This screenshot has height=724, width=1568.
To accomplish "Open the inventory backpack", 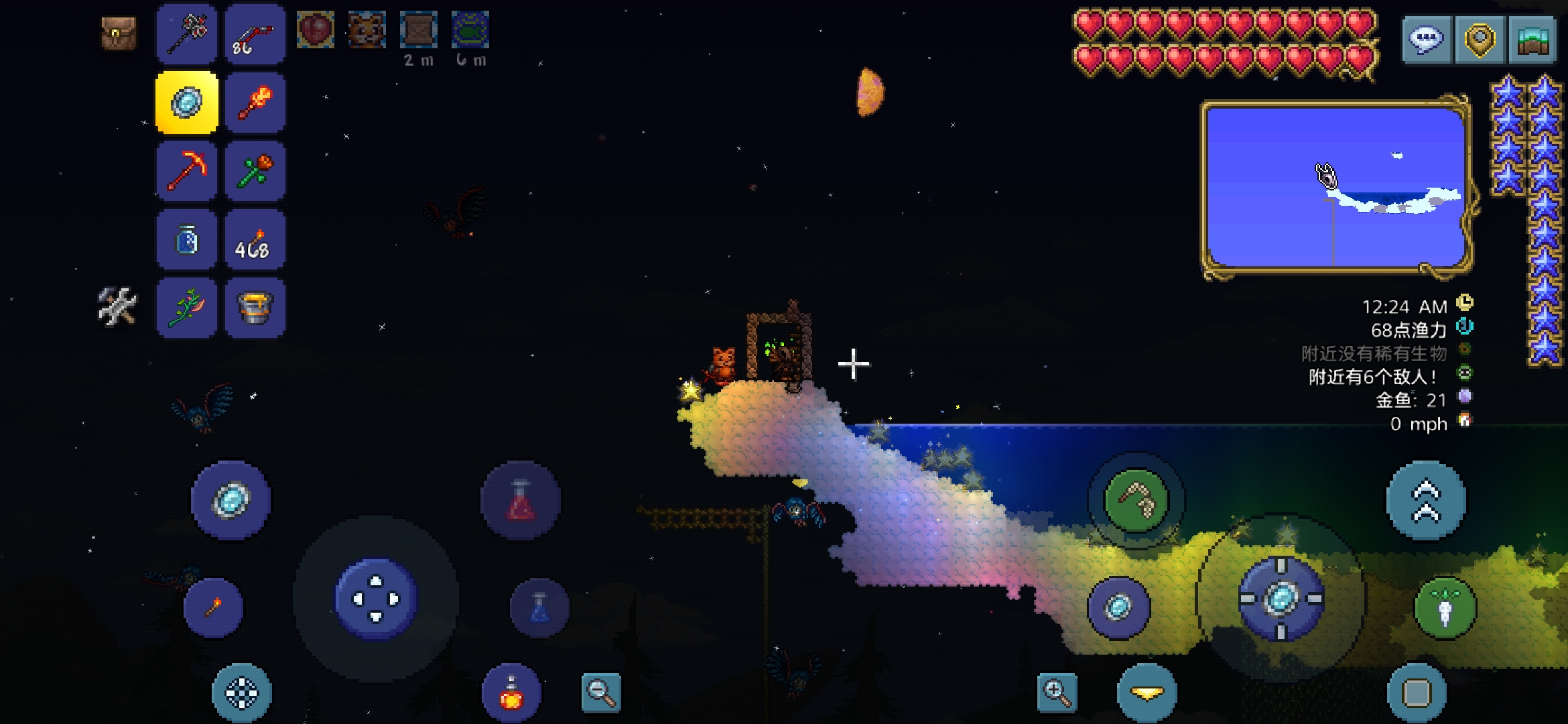I will tap(119, 33).
